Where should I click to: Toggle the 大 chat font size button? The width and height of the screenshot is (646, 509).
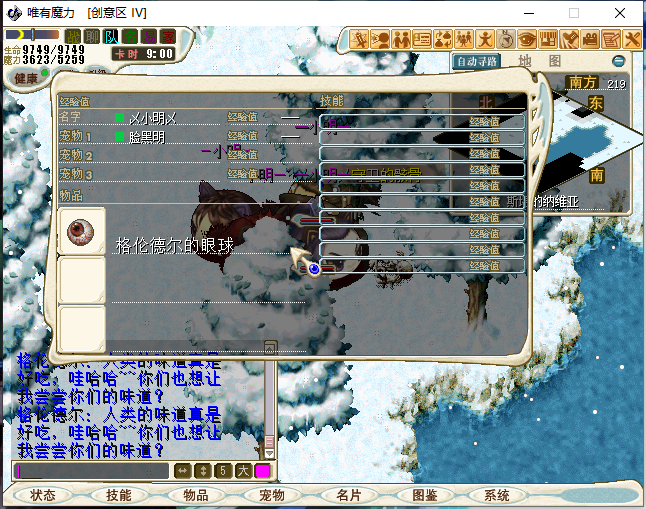[243, 471]
